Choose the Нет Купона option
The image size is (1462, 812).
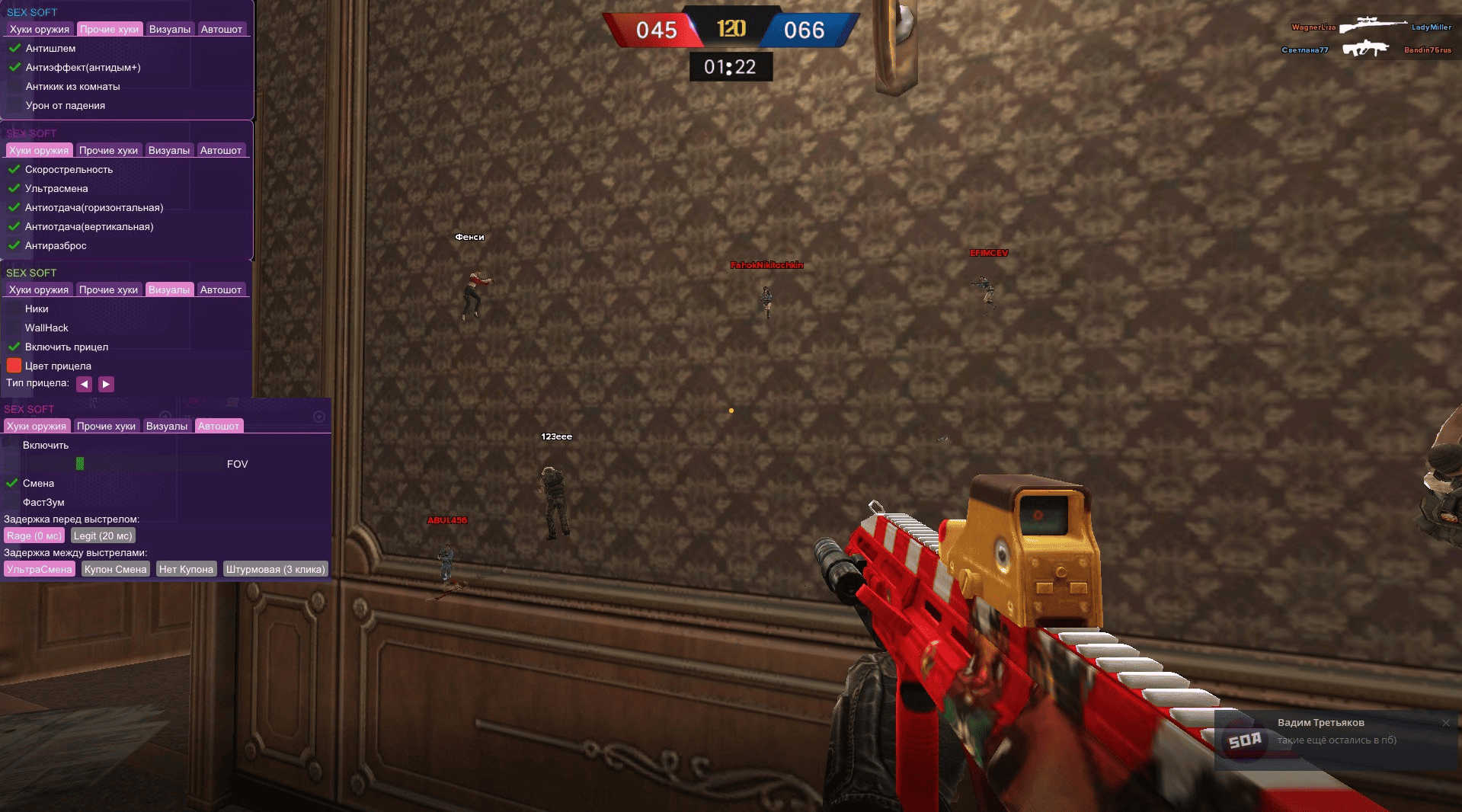186,569
